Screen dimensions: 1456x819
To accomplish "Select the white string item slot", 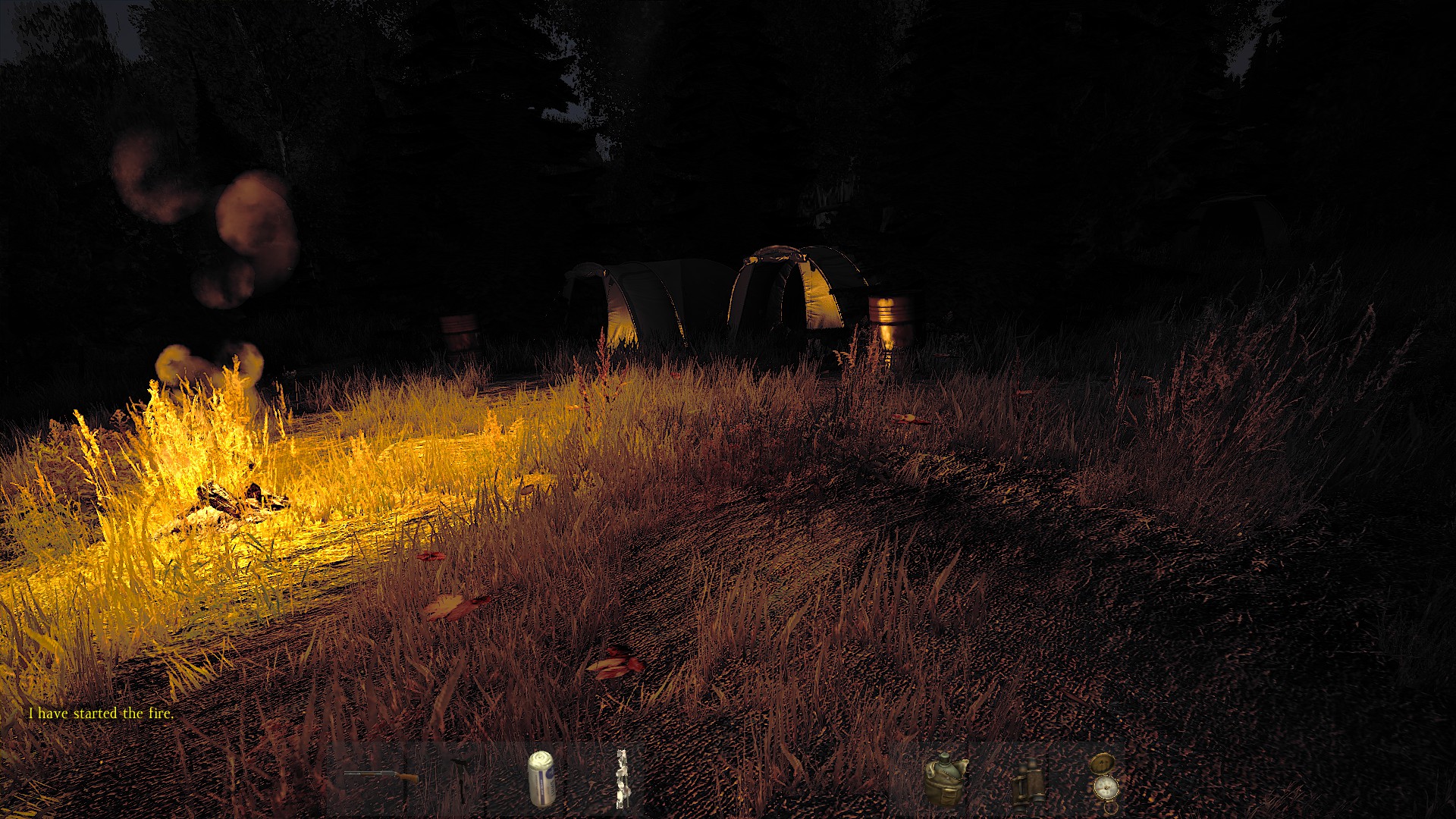I will tap(621, 779).
